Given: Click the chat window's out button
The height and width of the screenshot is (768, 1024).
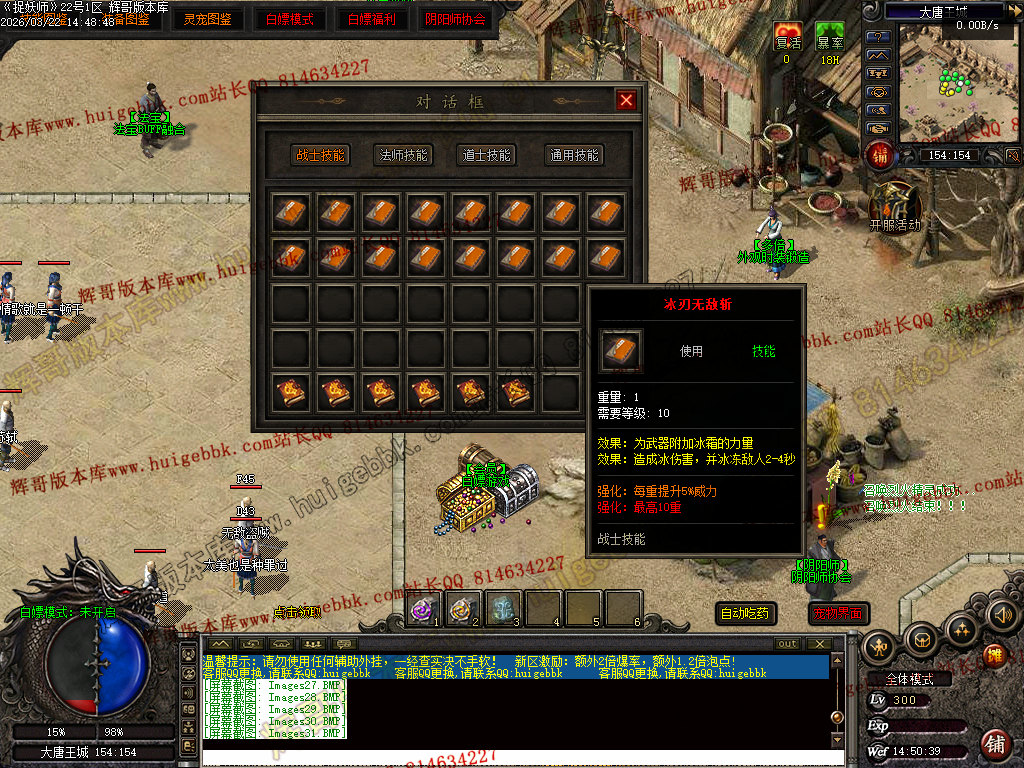Looking at the screenshot, I should (788, 644).
